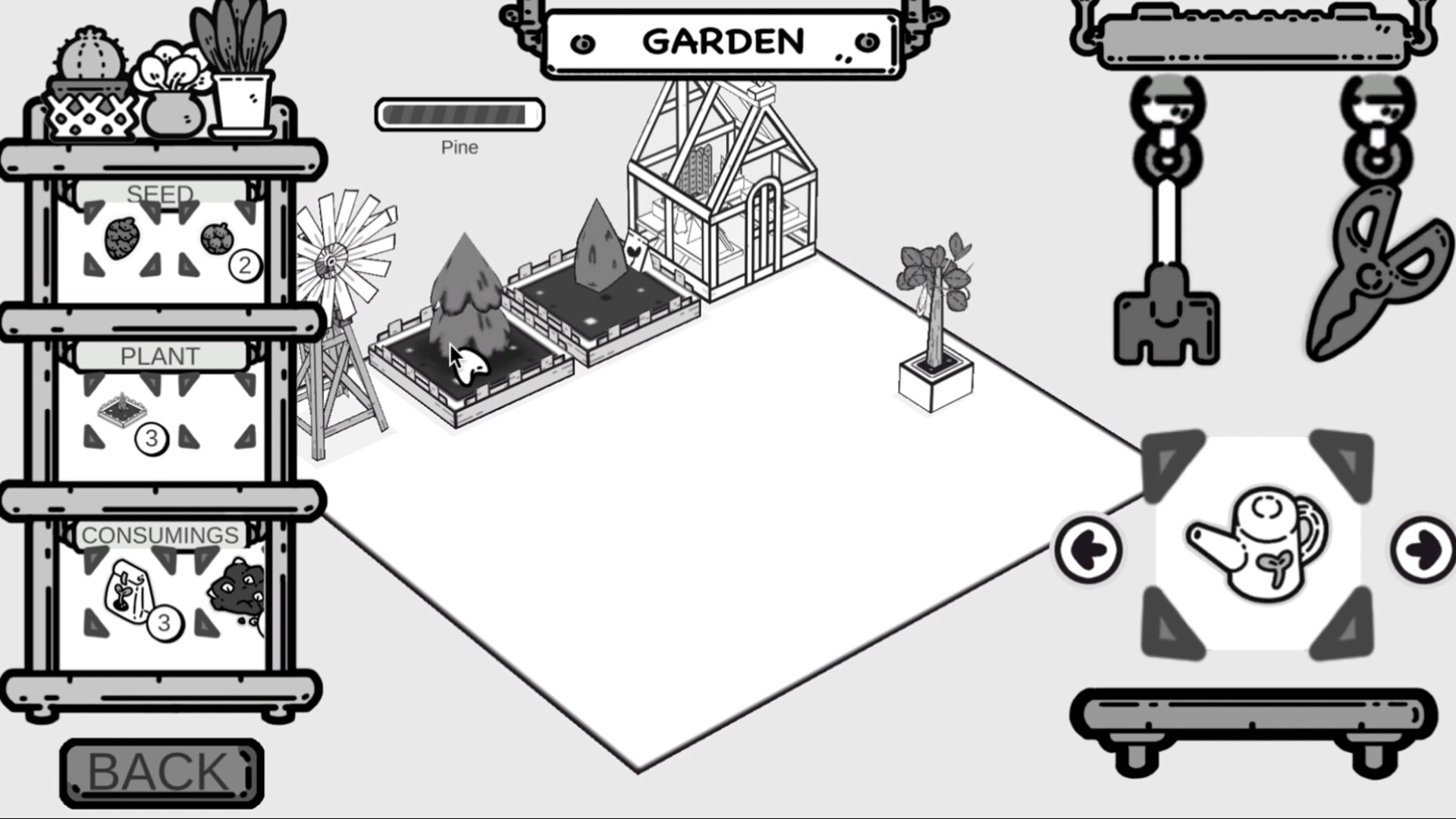Select the pine tree growing in the plot
This screenshot has width=1456, height=819.
(x=468, y=296)
